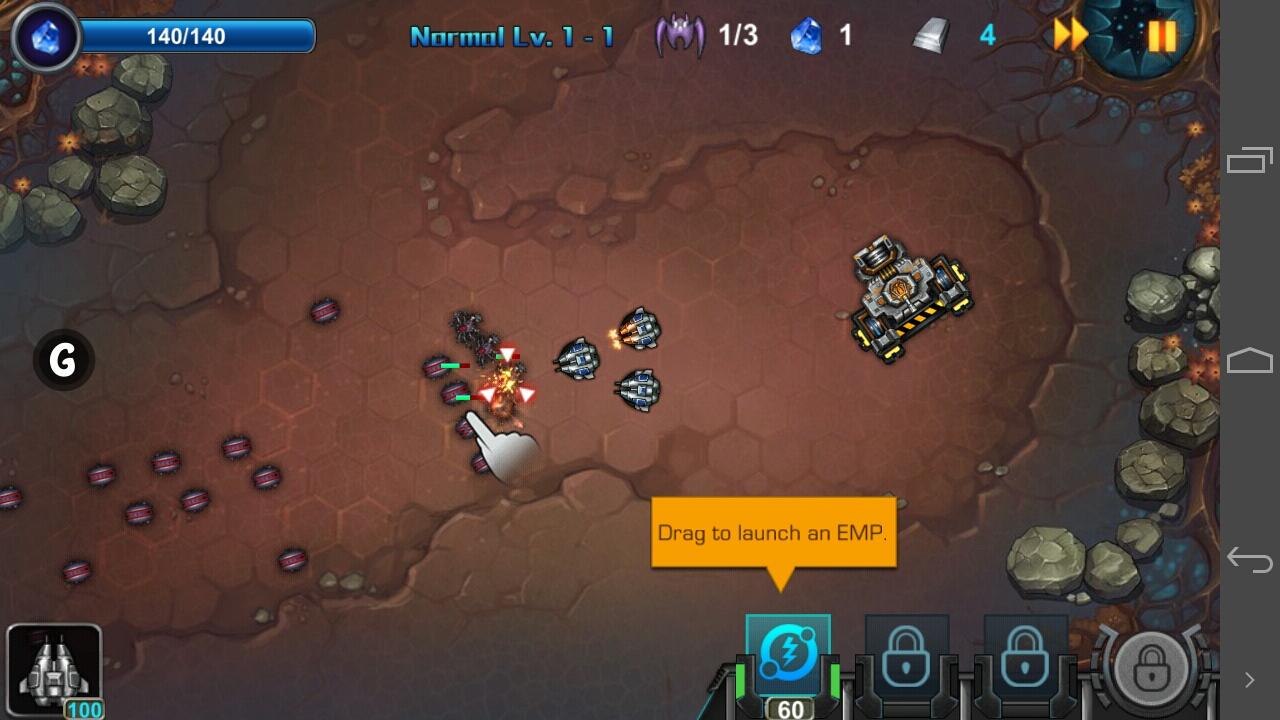Click the second locked ability slot
This screenshot has width=1280, height=720.
pyautogui.click(x=1023, y=656)
